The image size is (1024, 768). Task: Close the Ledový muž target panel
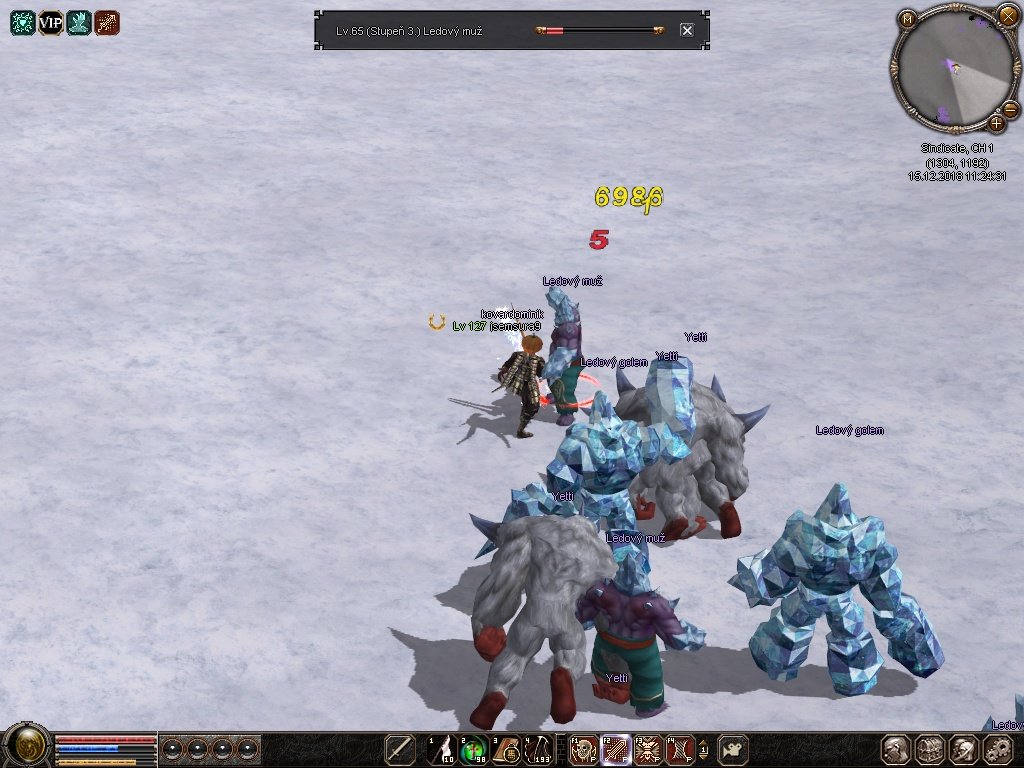click(x=687, y=30)
